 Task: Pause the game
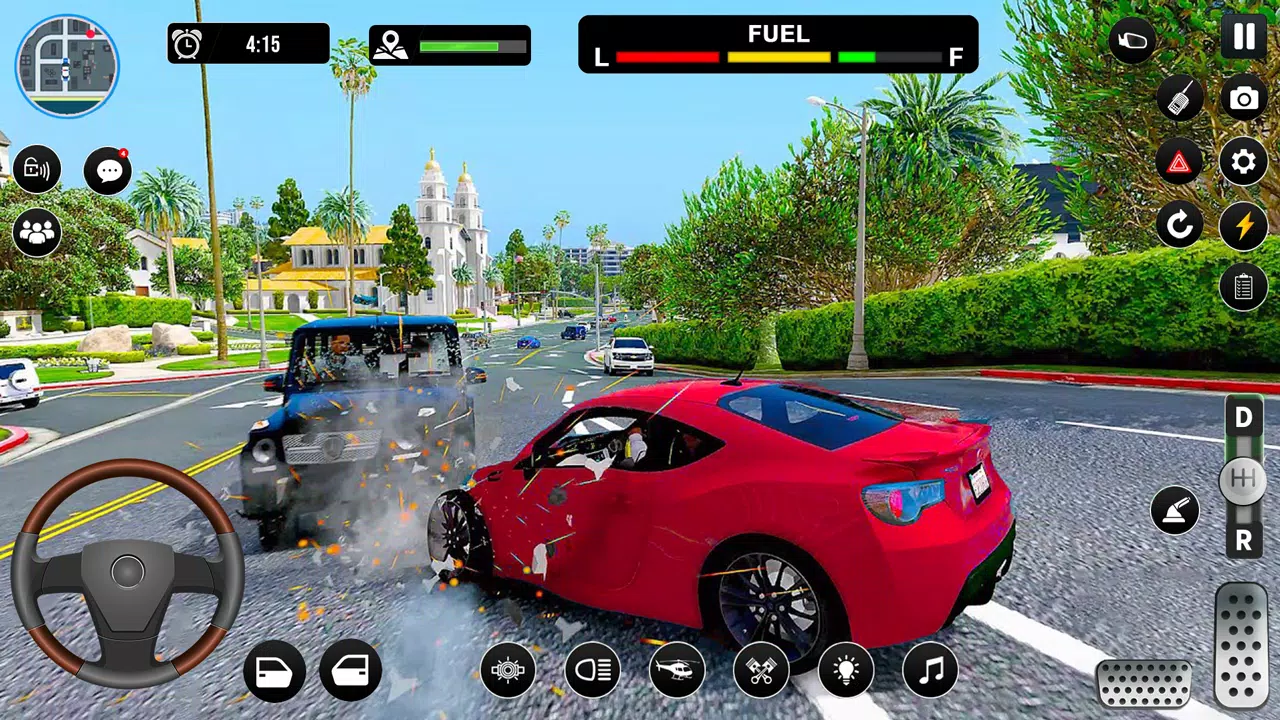[x=1243, y=38]
